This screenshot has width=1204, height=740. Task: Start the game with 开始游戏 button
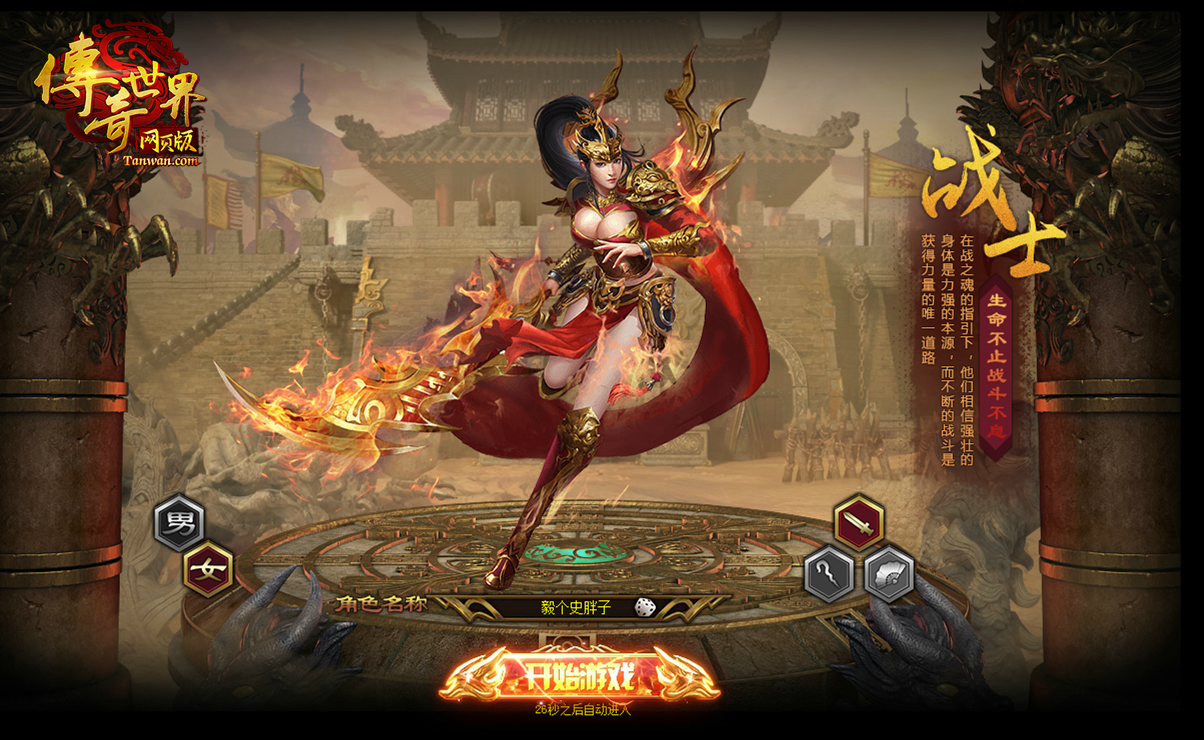tap(579, 677)
